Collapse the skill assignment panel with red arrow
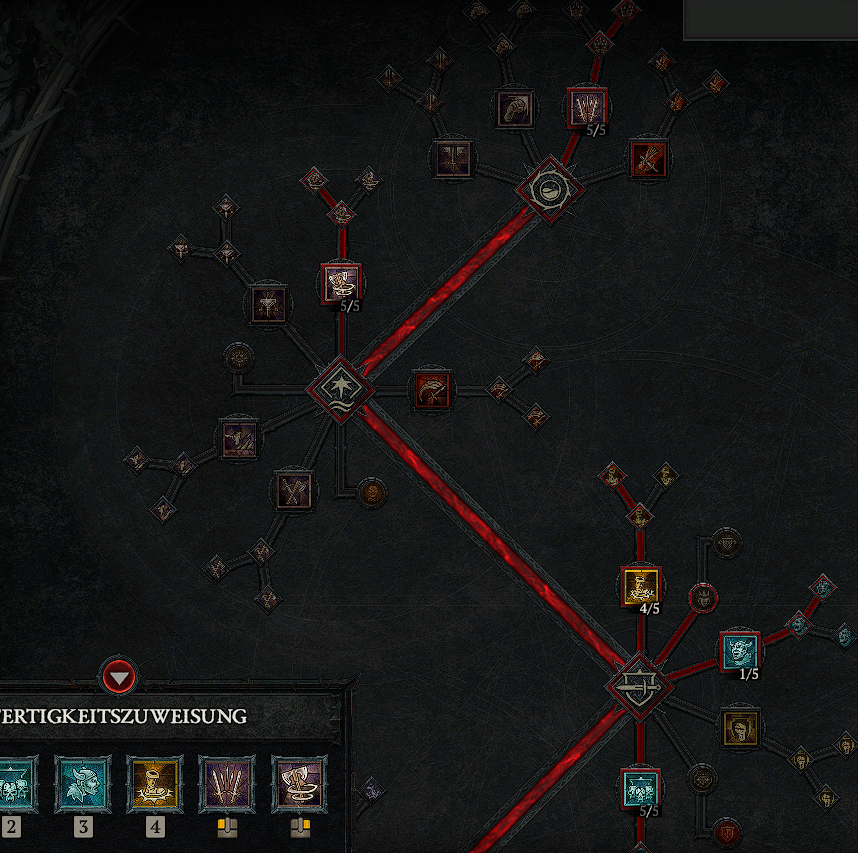Viewport: 858px width, 853px height. (119, 679)
